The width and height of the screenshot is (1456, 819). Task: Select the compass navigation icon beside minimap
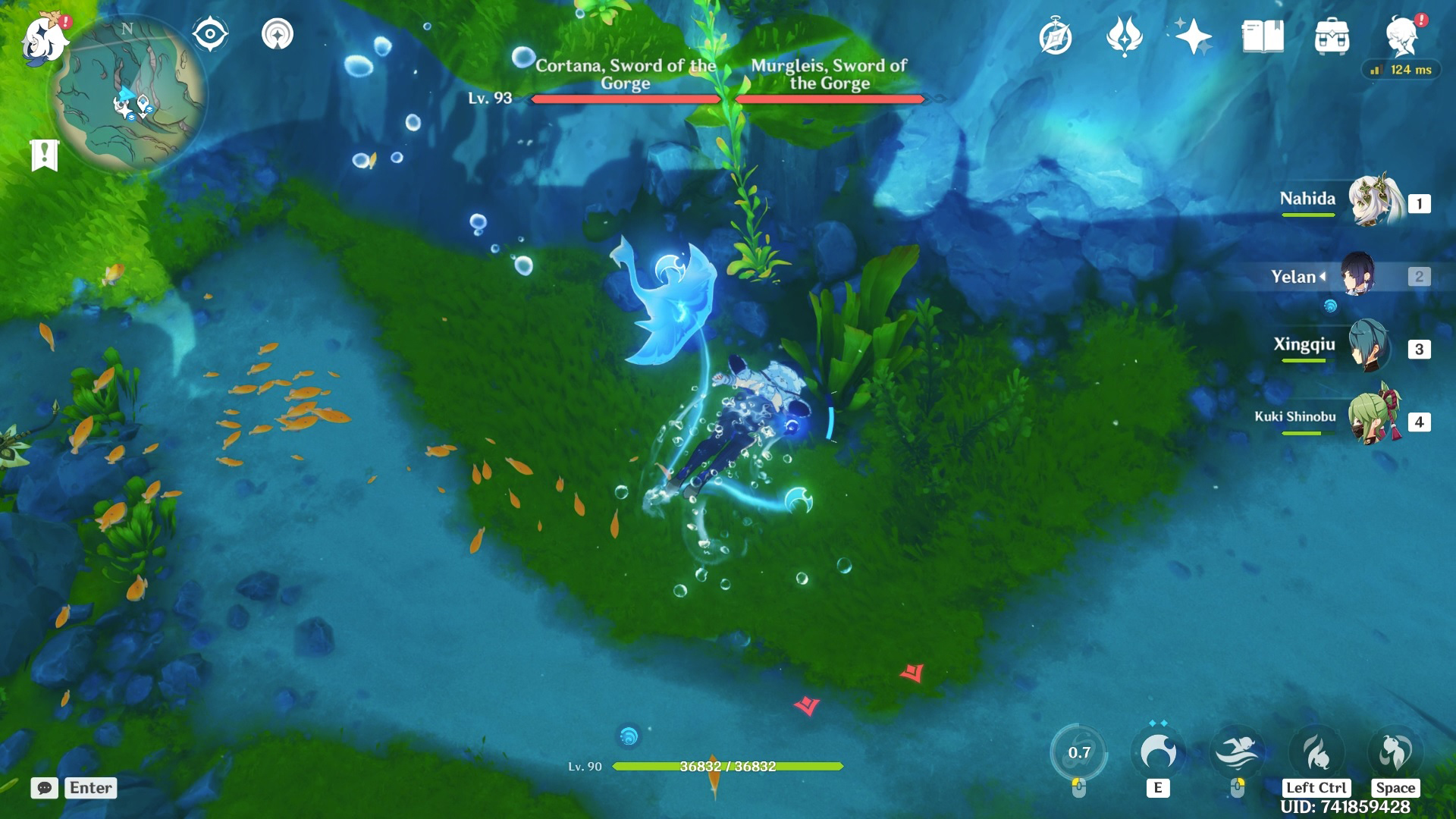pos(211,33)
